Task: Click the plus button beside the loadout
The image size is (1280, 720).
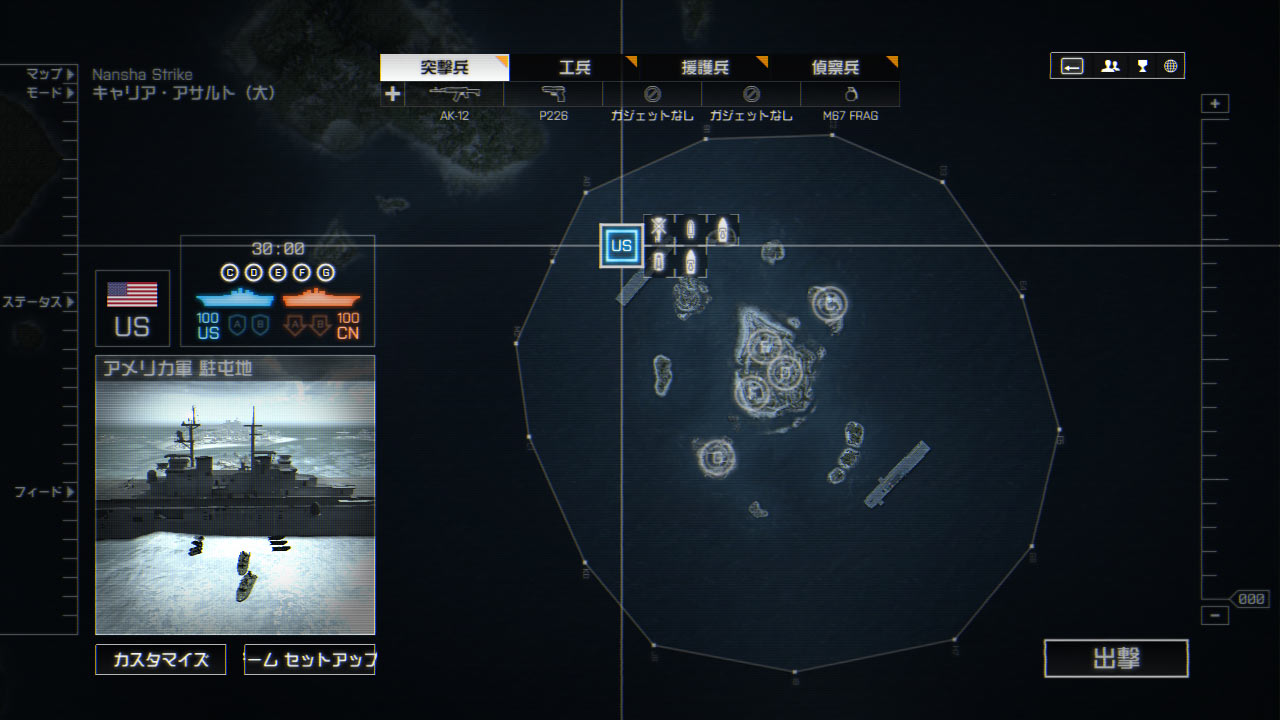Action: [392, 94]
